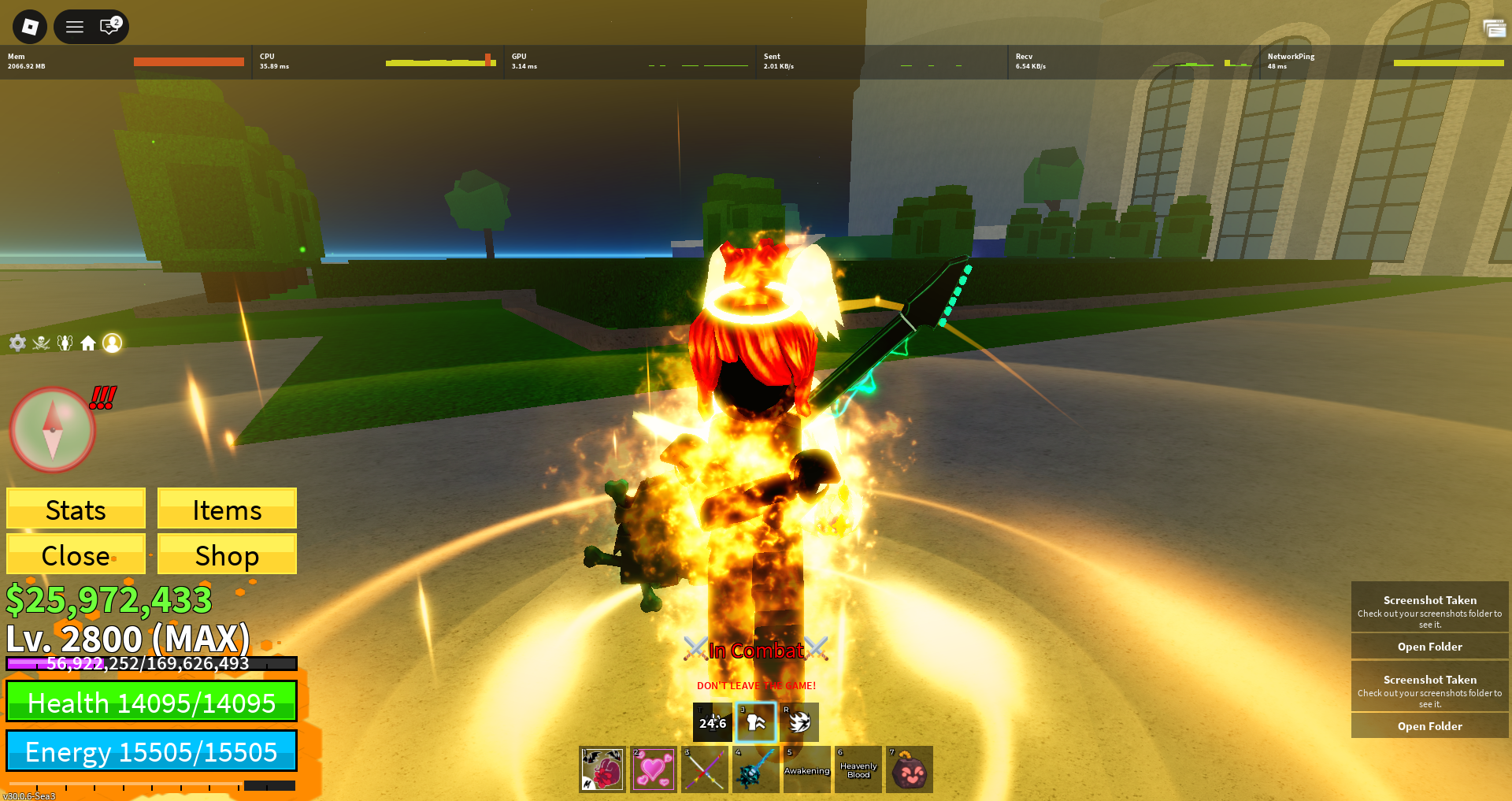Viewport: 1512px width, 801px height.
Task: Close the side menu buttons
Action: (x=76, y=554)
